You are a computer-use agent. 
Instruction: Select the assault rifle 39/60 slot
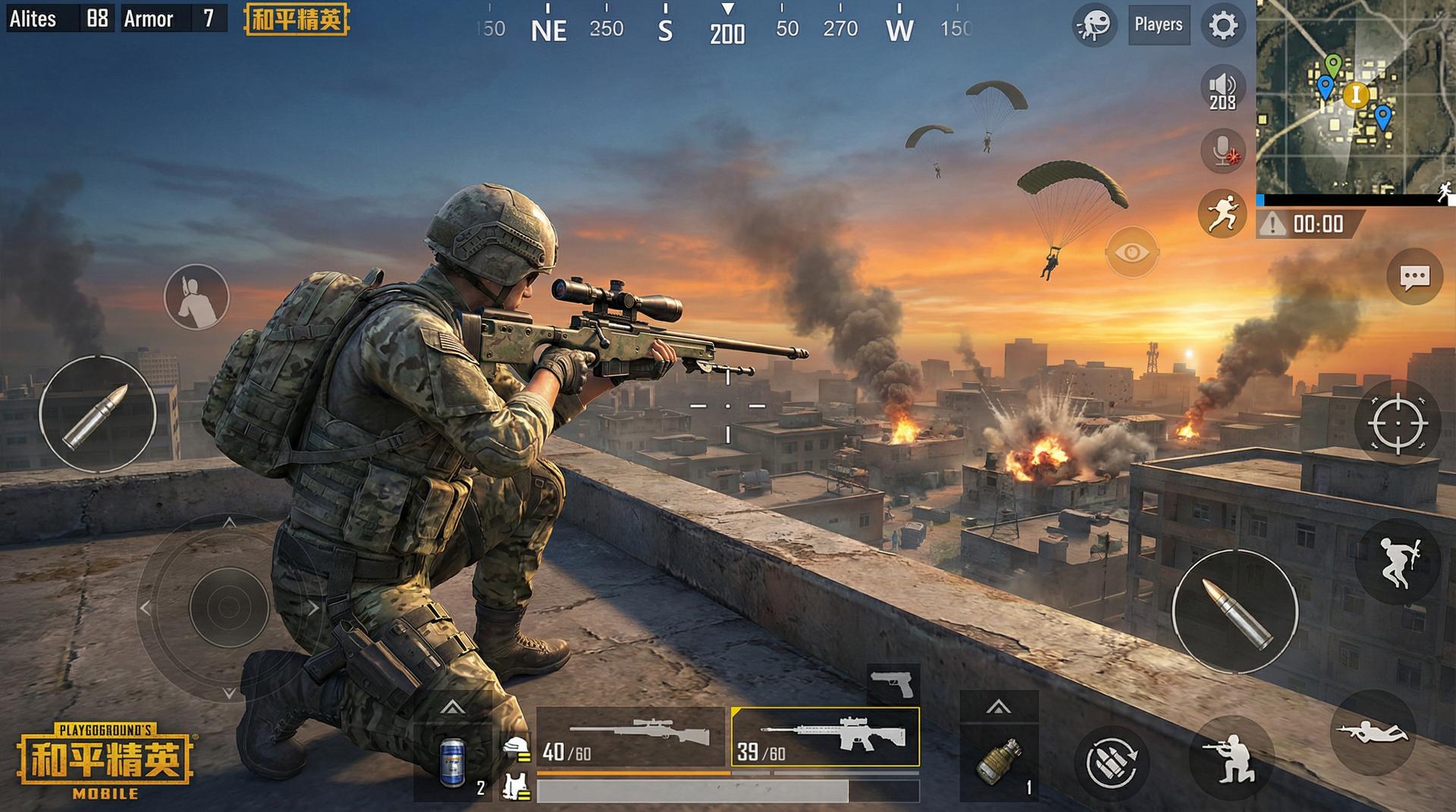click(x=825, y=737)
